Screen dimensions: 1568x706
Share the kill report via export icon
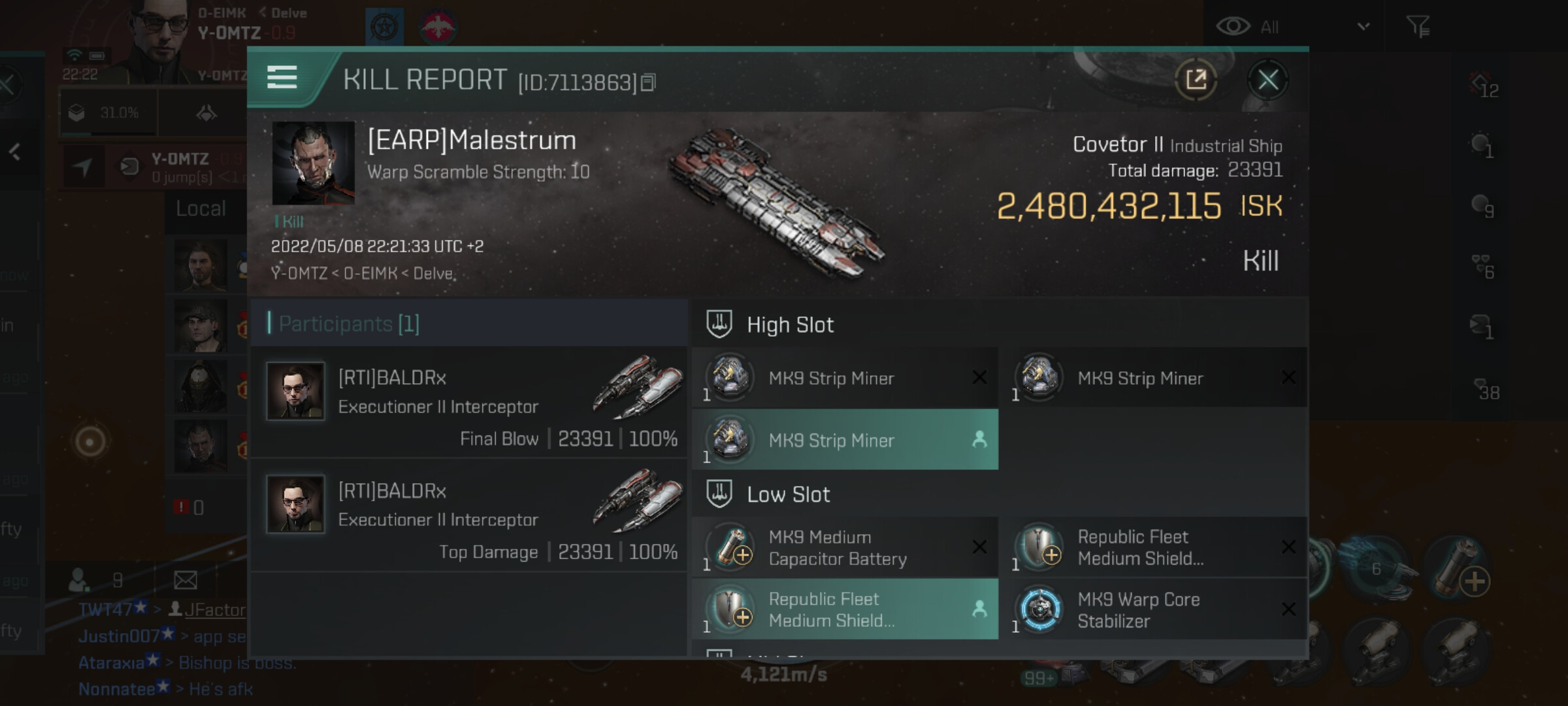1196,80
